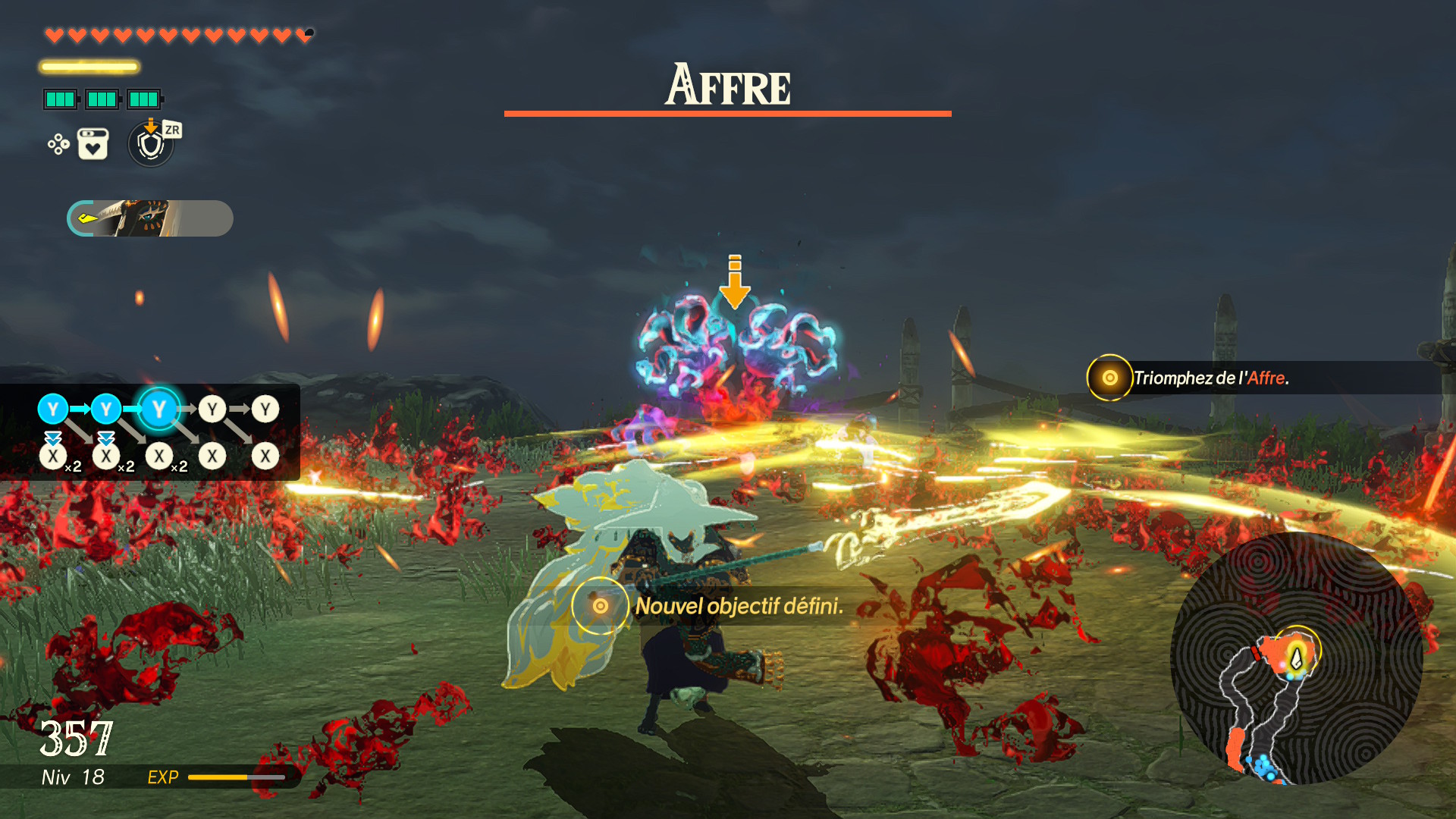Image resolution: width=1456 pixels, height=819 pixels.
Task: Open the circular minimap
Action: [x=1297, y=658]
